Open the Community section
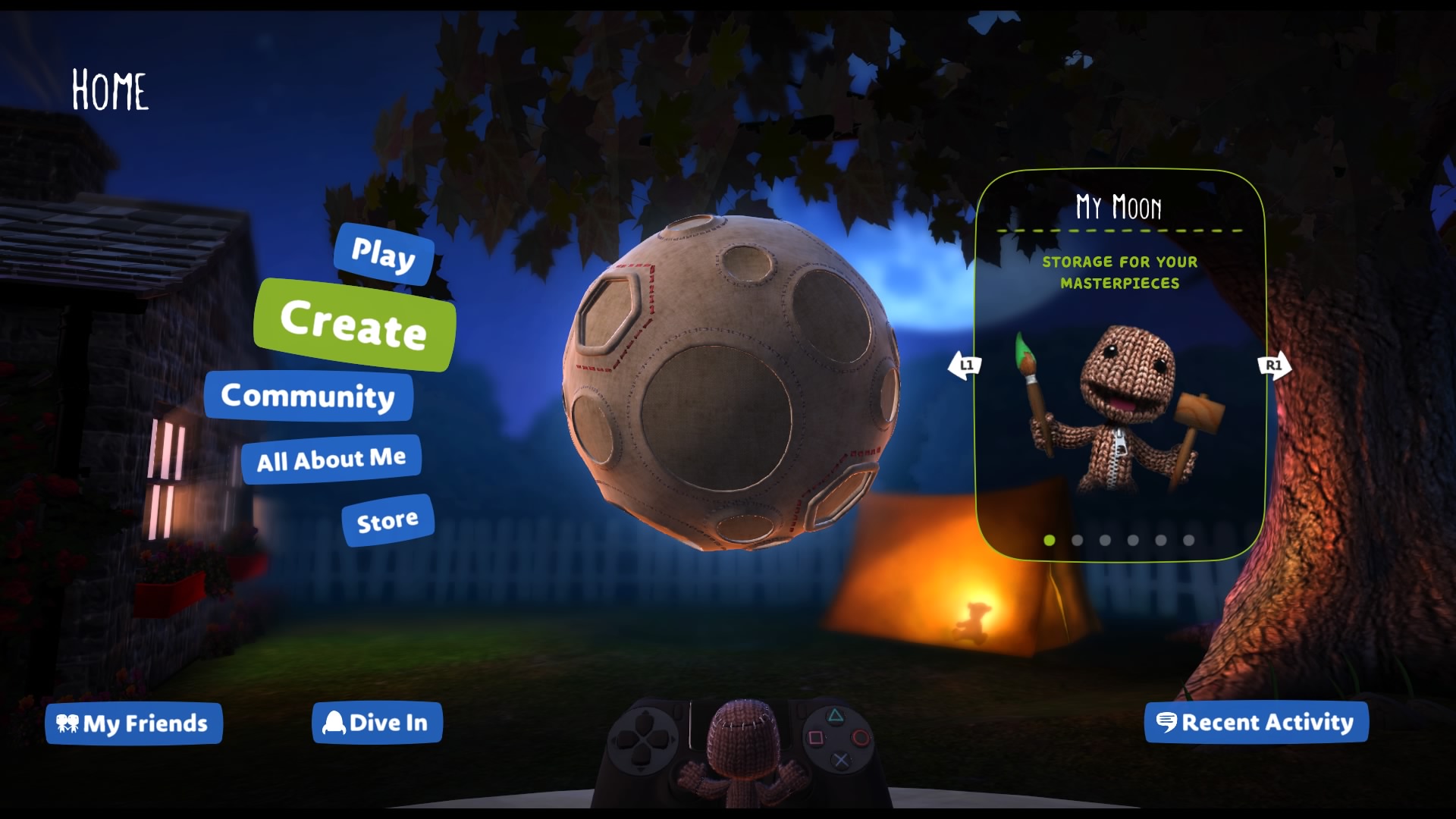1456x819 pixels. (308, 396)
